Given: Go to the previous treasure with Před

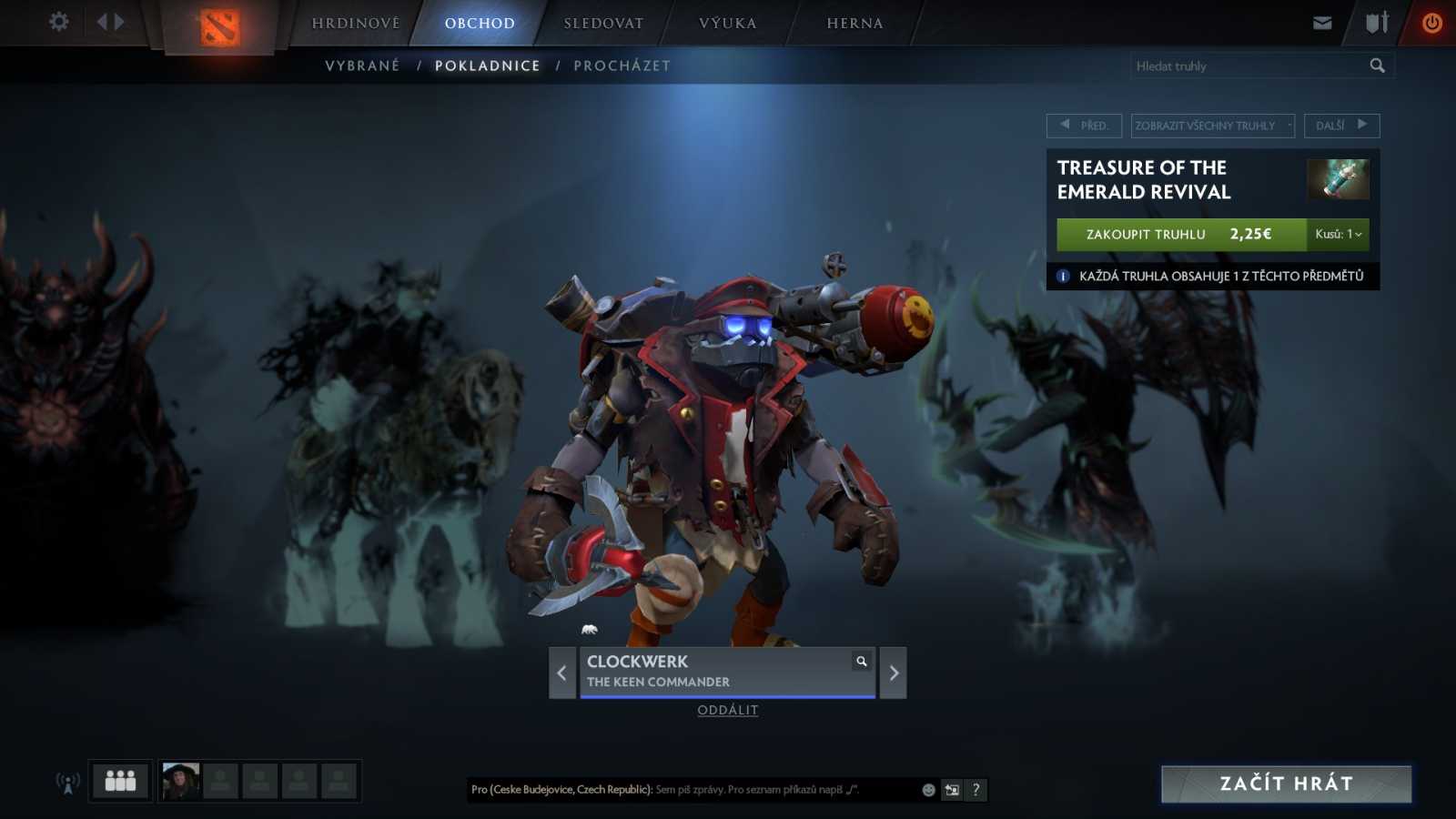Looking at the screenshot, I should click(1084, 126).
